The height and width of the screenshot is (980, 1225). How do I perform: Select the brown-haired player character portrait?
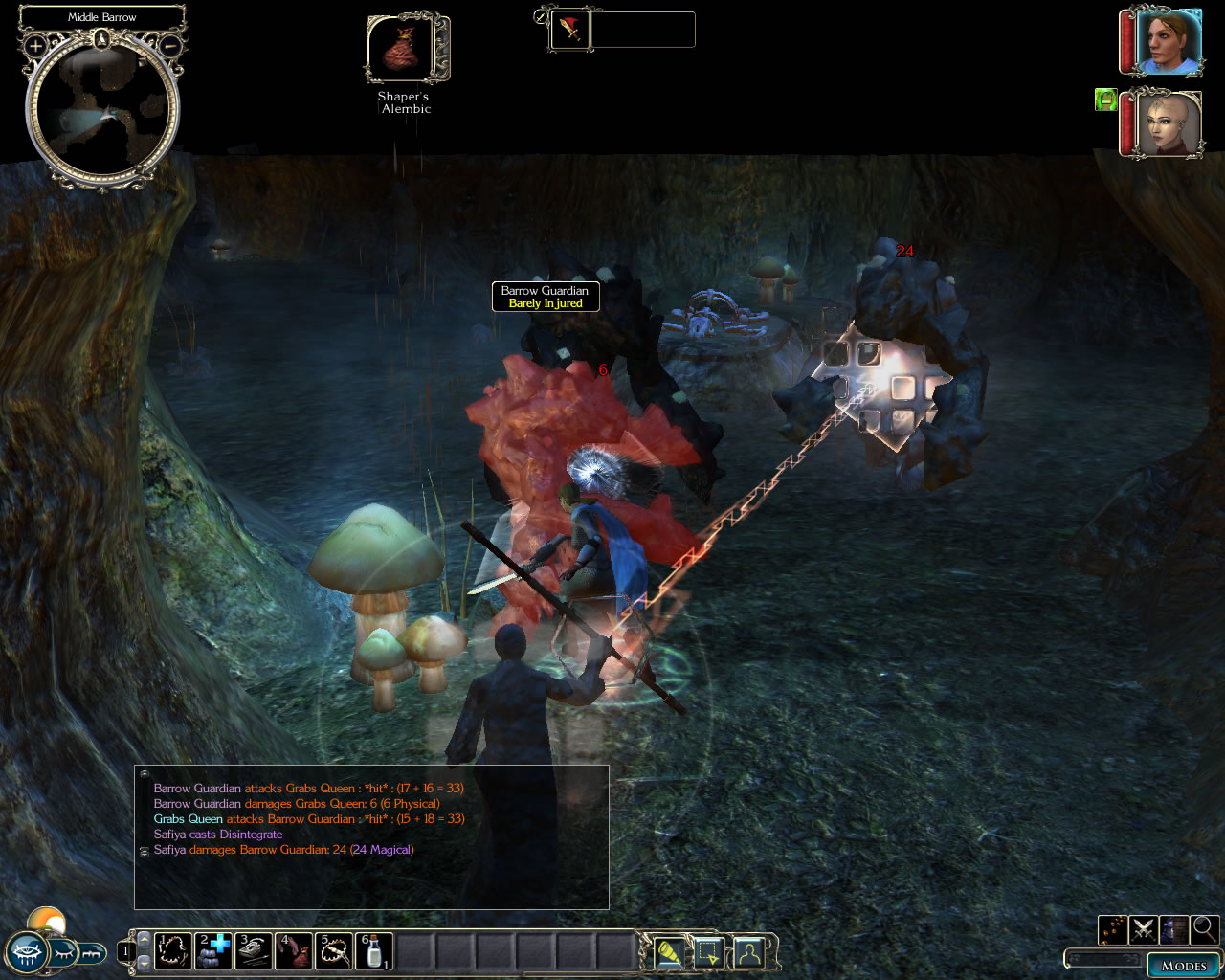point(1168,41)
